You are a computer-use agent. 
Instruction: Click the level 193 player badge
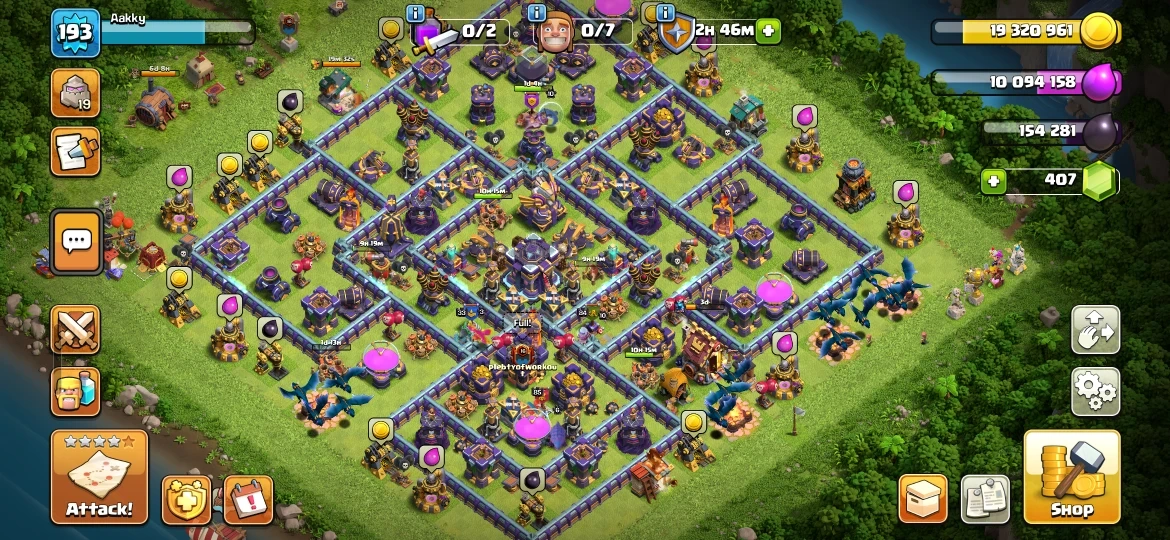tap(75, 33)
